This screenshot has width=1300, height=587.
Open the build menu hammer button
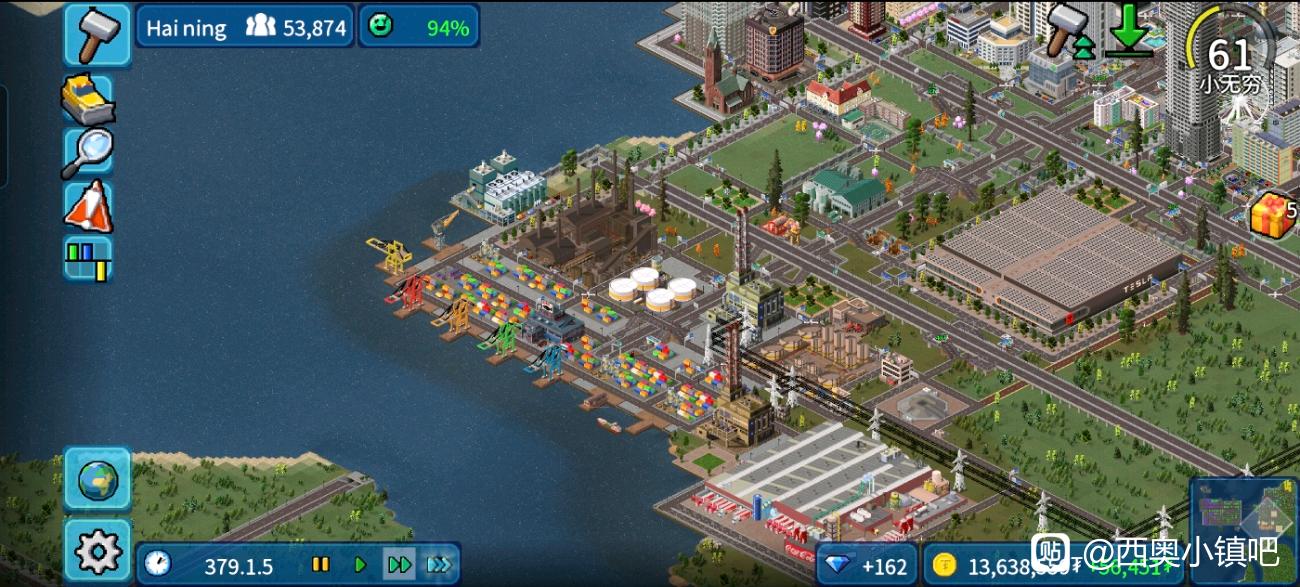[97, 35]
